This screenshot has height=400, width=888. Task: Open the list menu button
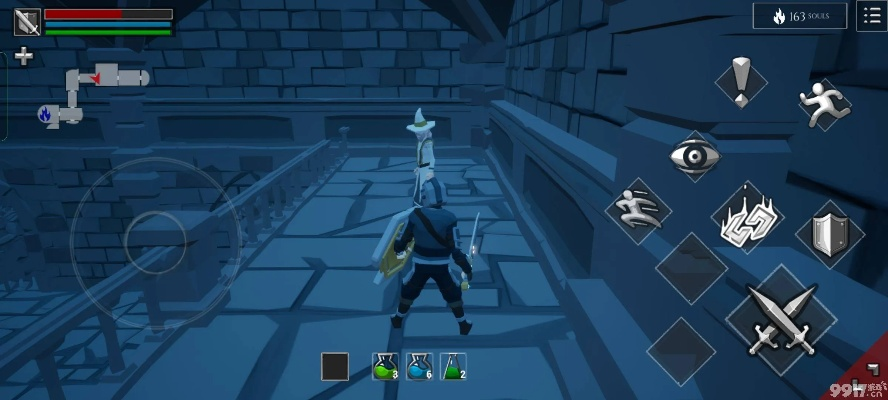[x=870, y=15]
